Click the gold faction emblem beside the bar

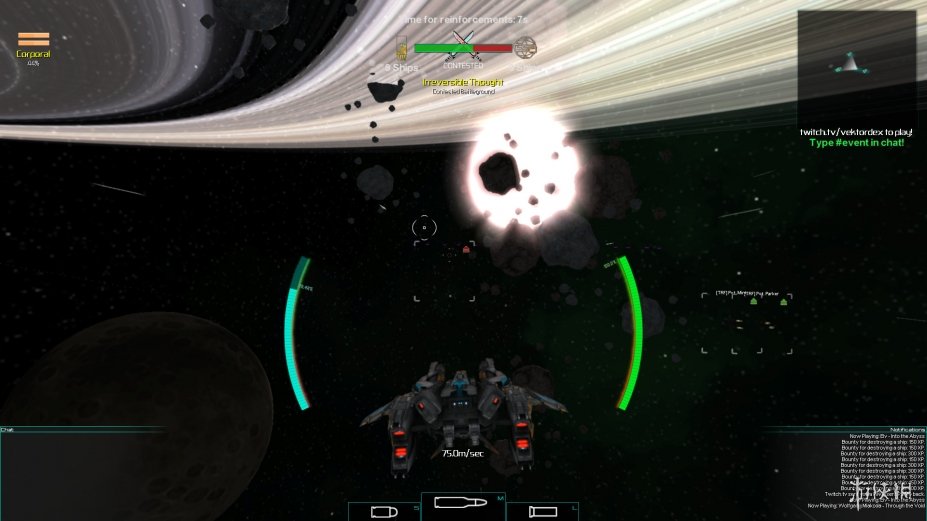pos(403,47)
